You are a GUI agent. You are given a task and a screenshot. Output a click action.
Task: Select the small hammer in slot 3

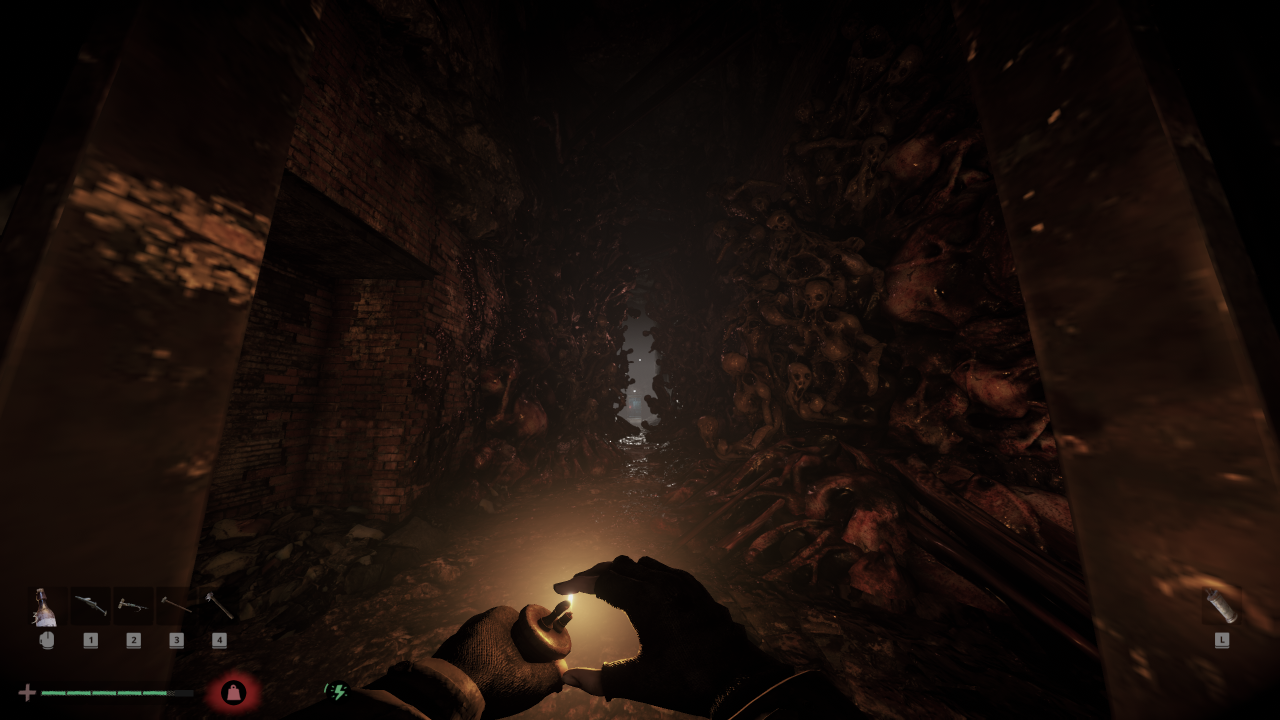(176, 606)
